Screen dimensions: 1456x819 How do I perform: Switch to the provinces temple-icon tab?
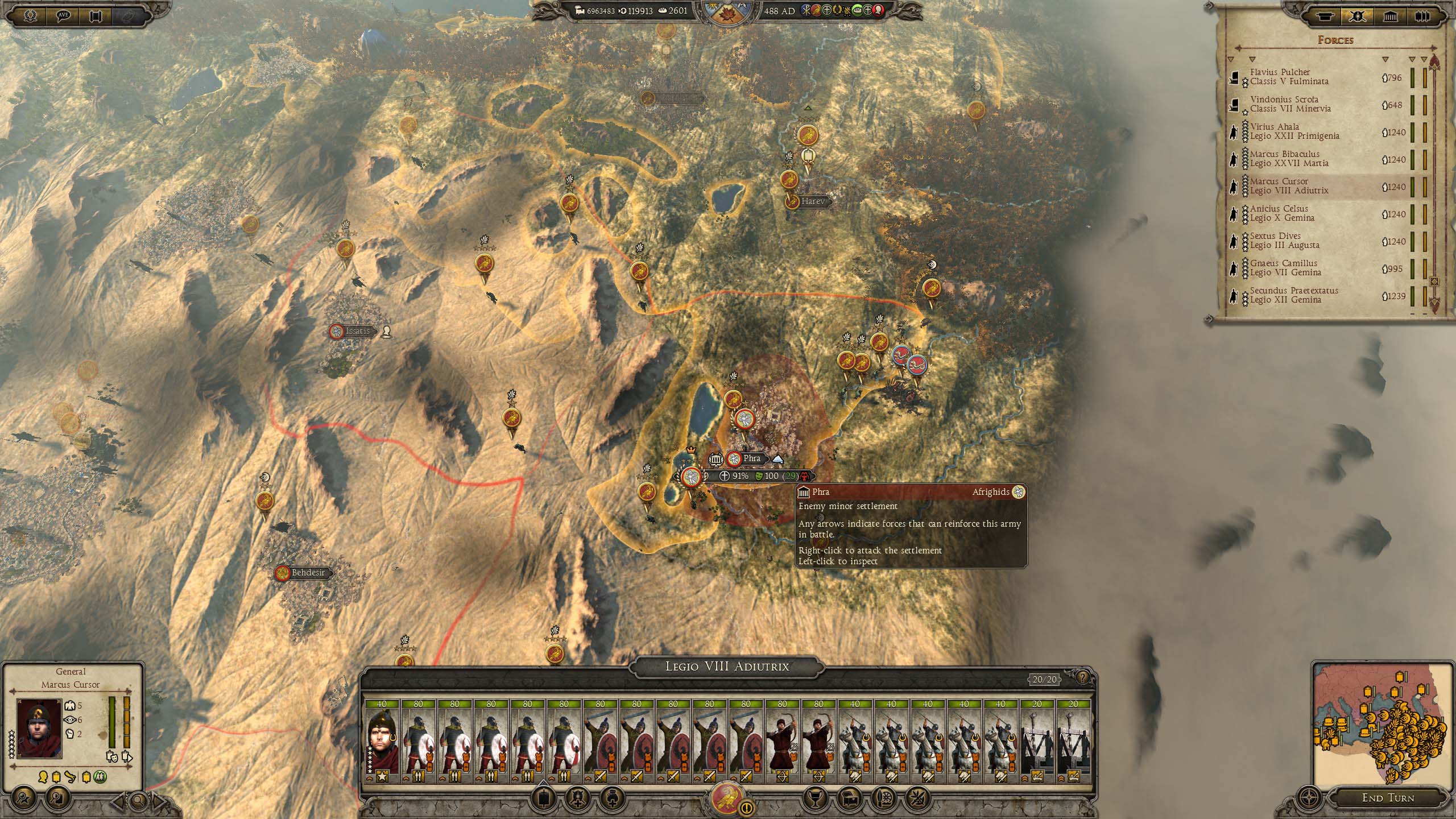tap(1391, 16)
